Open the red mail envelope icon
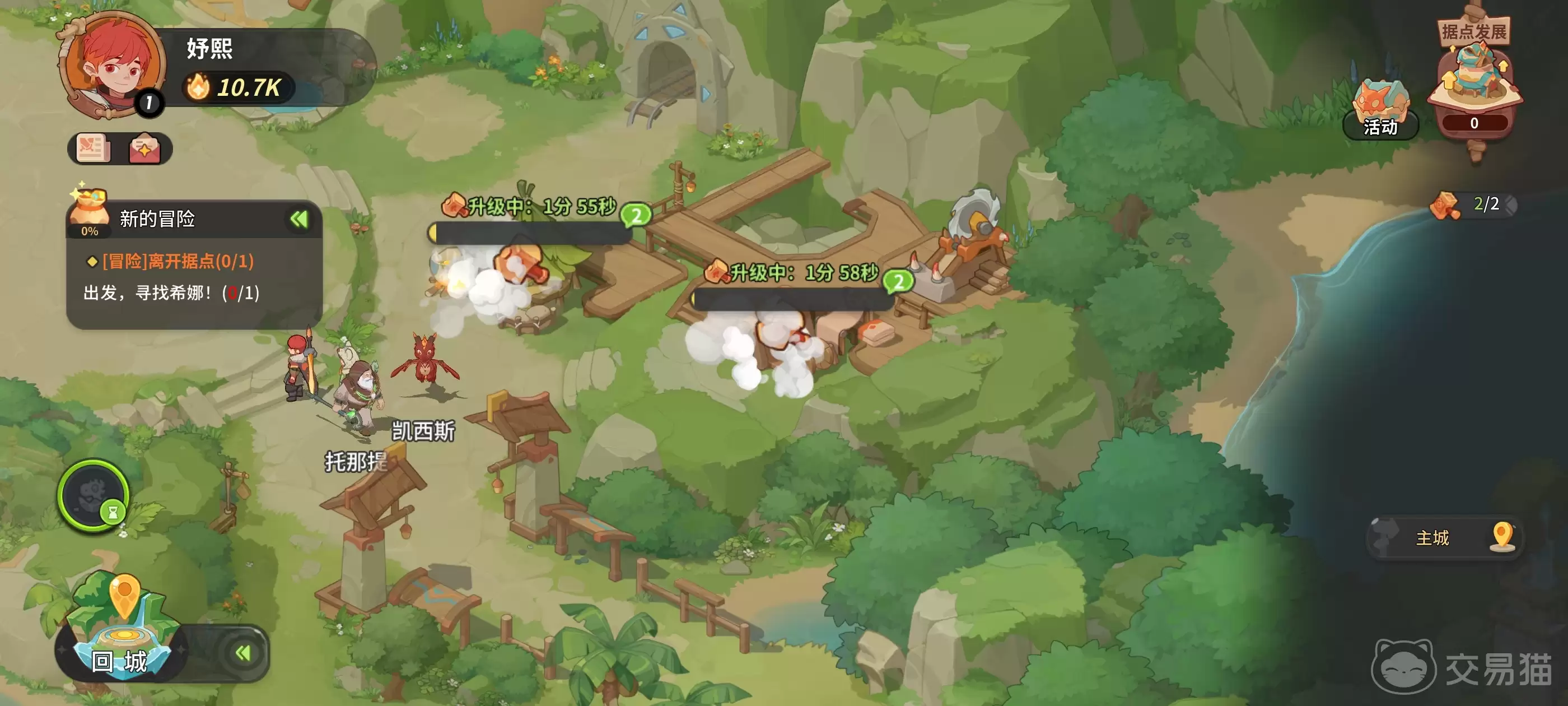Screen dimensions: 1568x706 144,148
